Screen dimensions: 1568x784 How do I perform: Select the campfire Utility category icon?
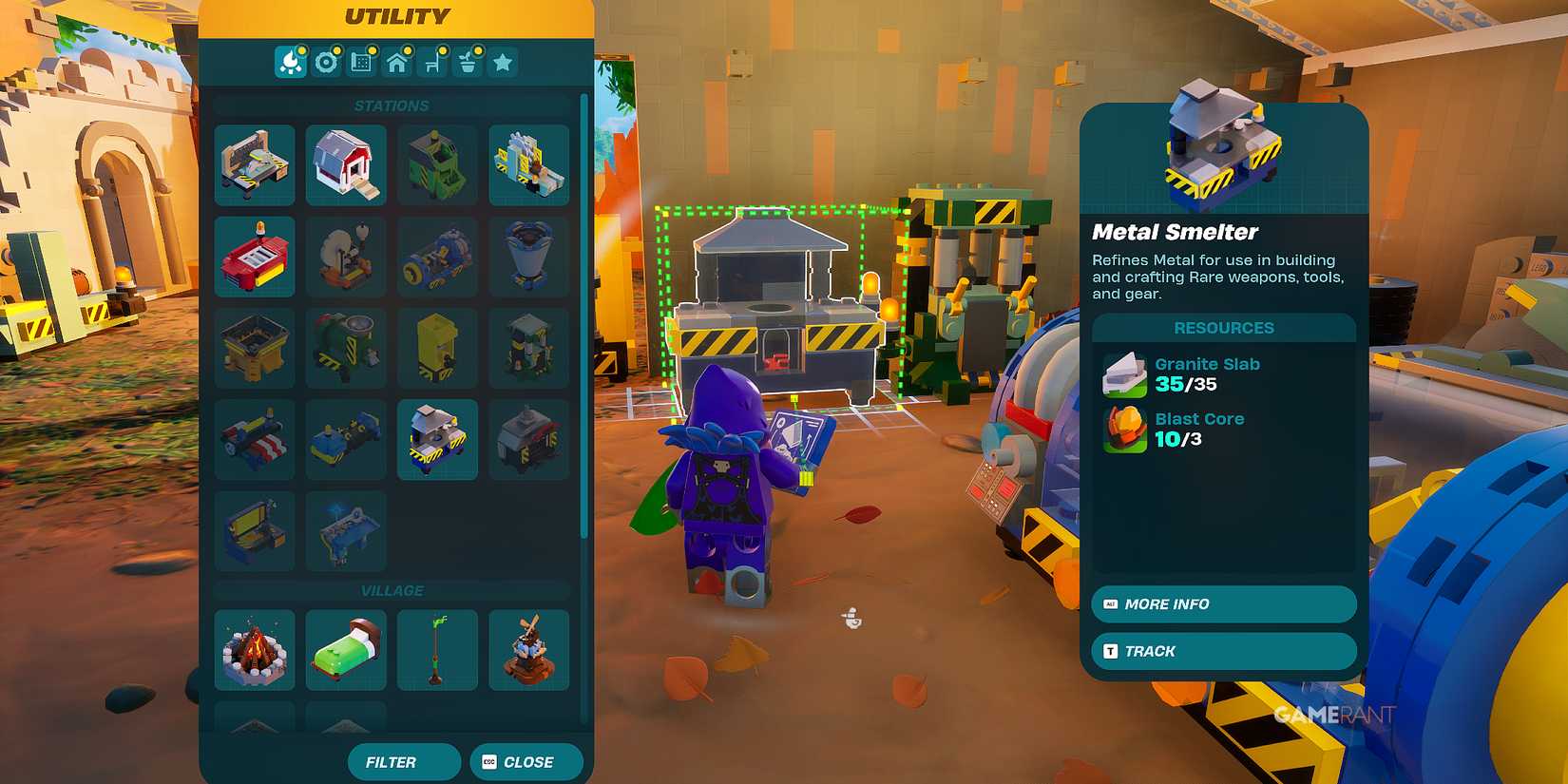[292, 63]
